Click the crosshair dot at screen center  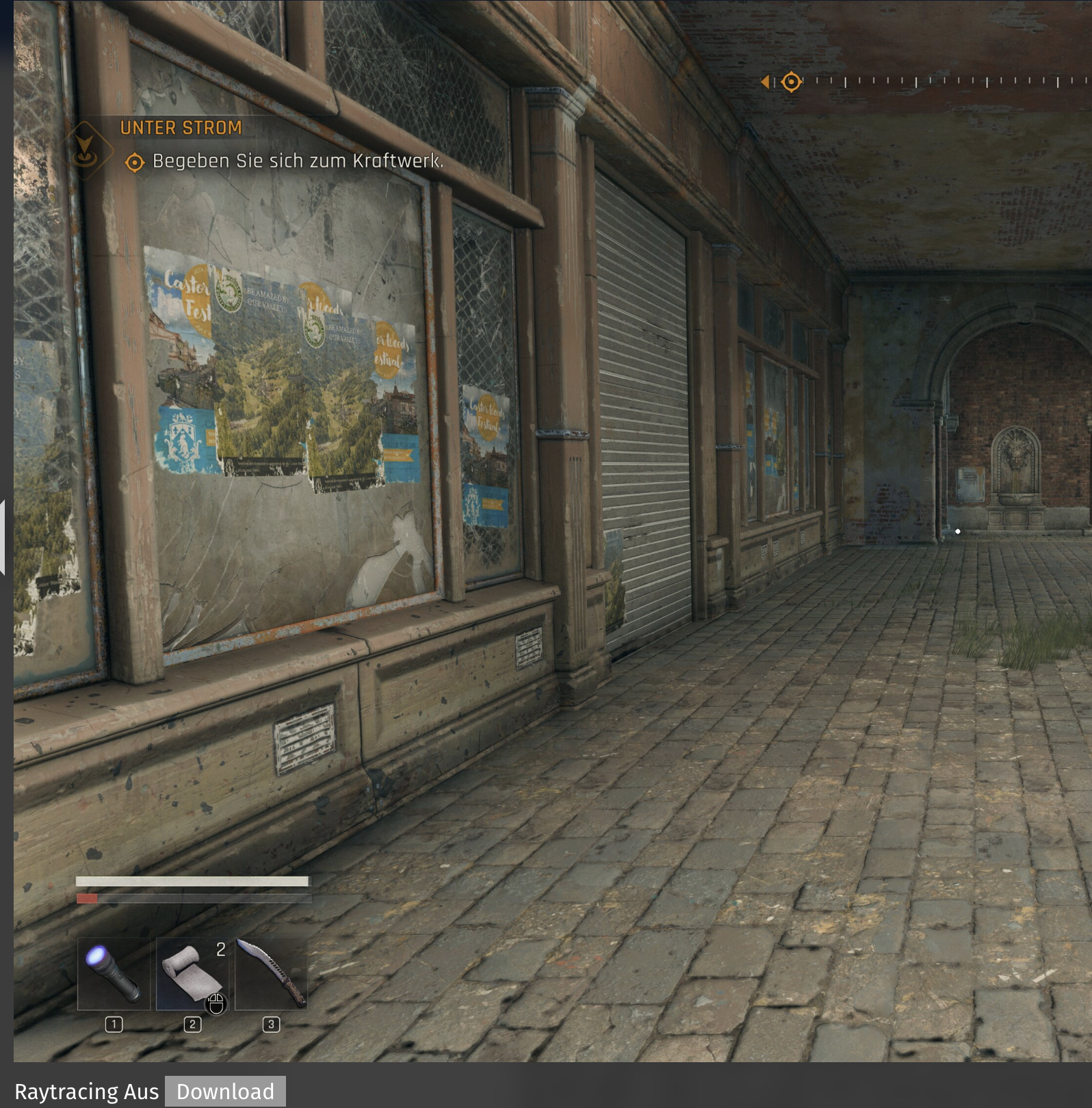(958, 531)
